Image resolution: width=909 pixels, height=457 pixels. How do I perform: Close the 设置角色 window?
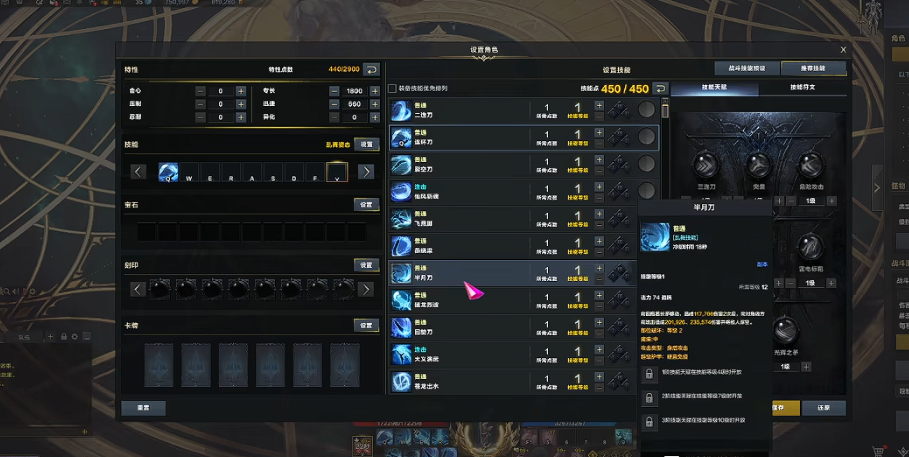click(x=843, y=49)
